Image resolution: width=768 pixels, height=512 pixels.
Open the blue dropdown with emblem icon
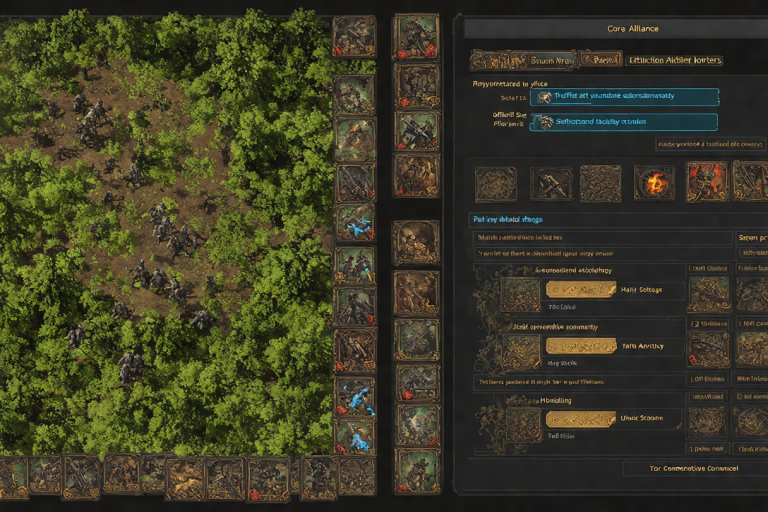click(623, 122)
